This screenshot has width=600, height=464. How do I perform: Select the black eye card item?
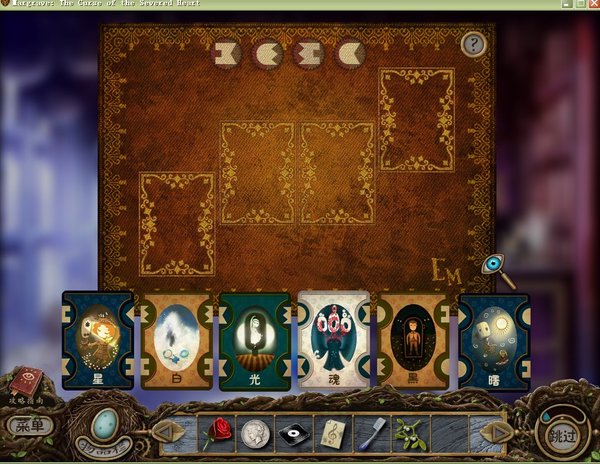click(294, 433)
